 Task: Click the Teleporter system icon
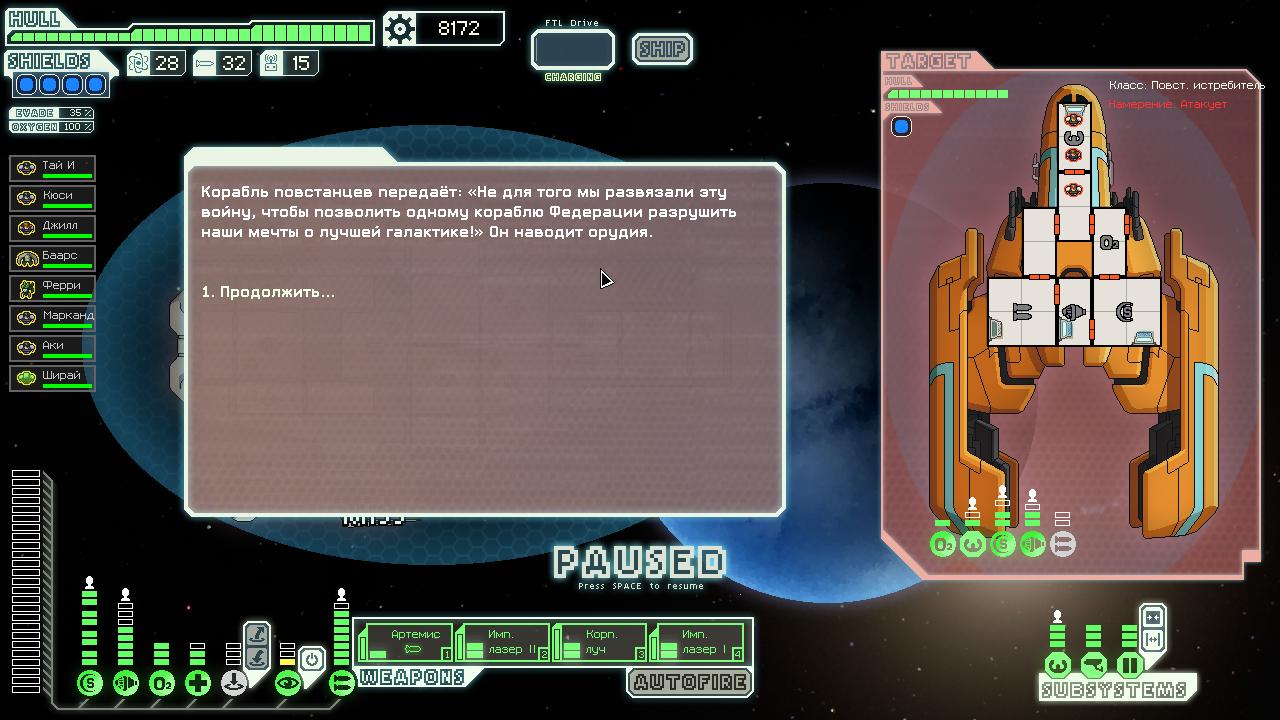234,683
